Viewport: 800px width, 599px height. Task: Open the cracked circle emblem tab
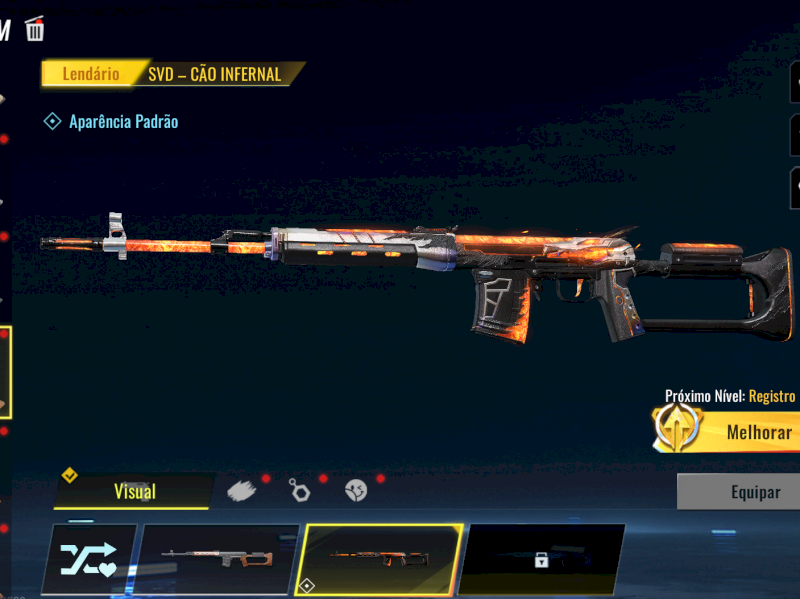tap(356, 490)
